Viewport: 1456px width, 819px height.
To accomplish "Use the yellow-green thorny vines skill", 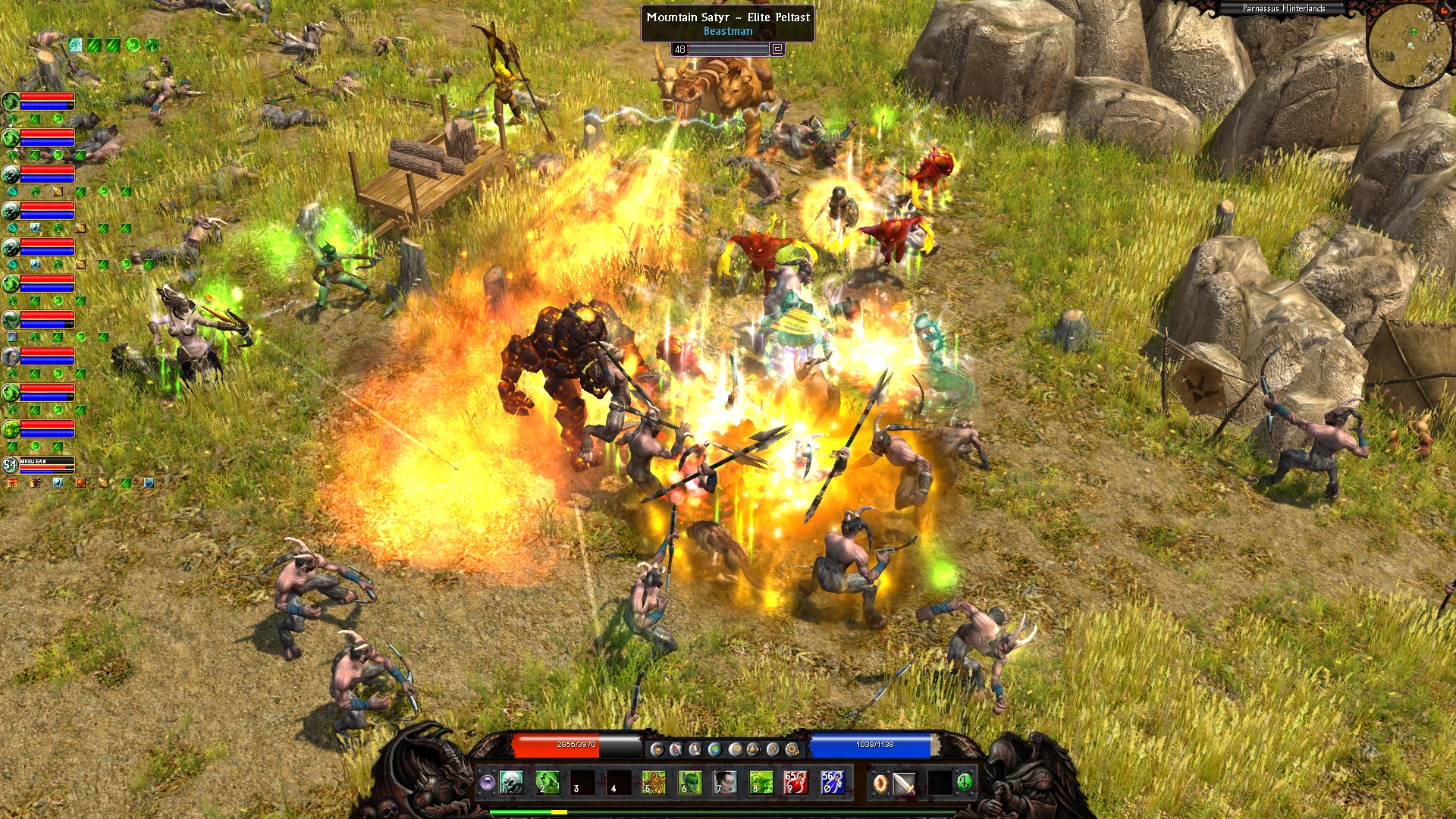I will coord(653,782).
